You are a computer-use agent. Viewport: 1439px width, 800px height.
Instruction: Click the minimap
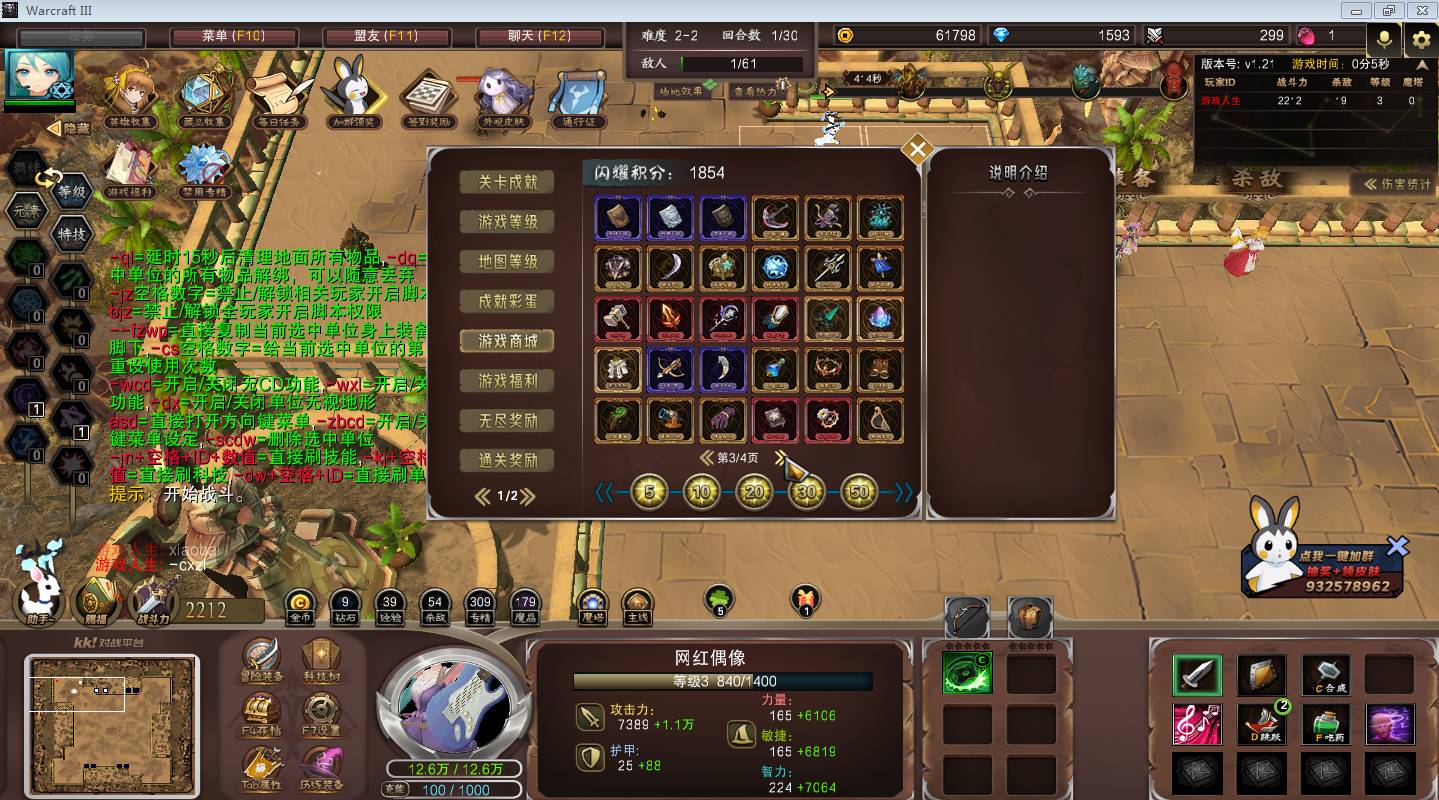point(111,720)
